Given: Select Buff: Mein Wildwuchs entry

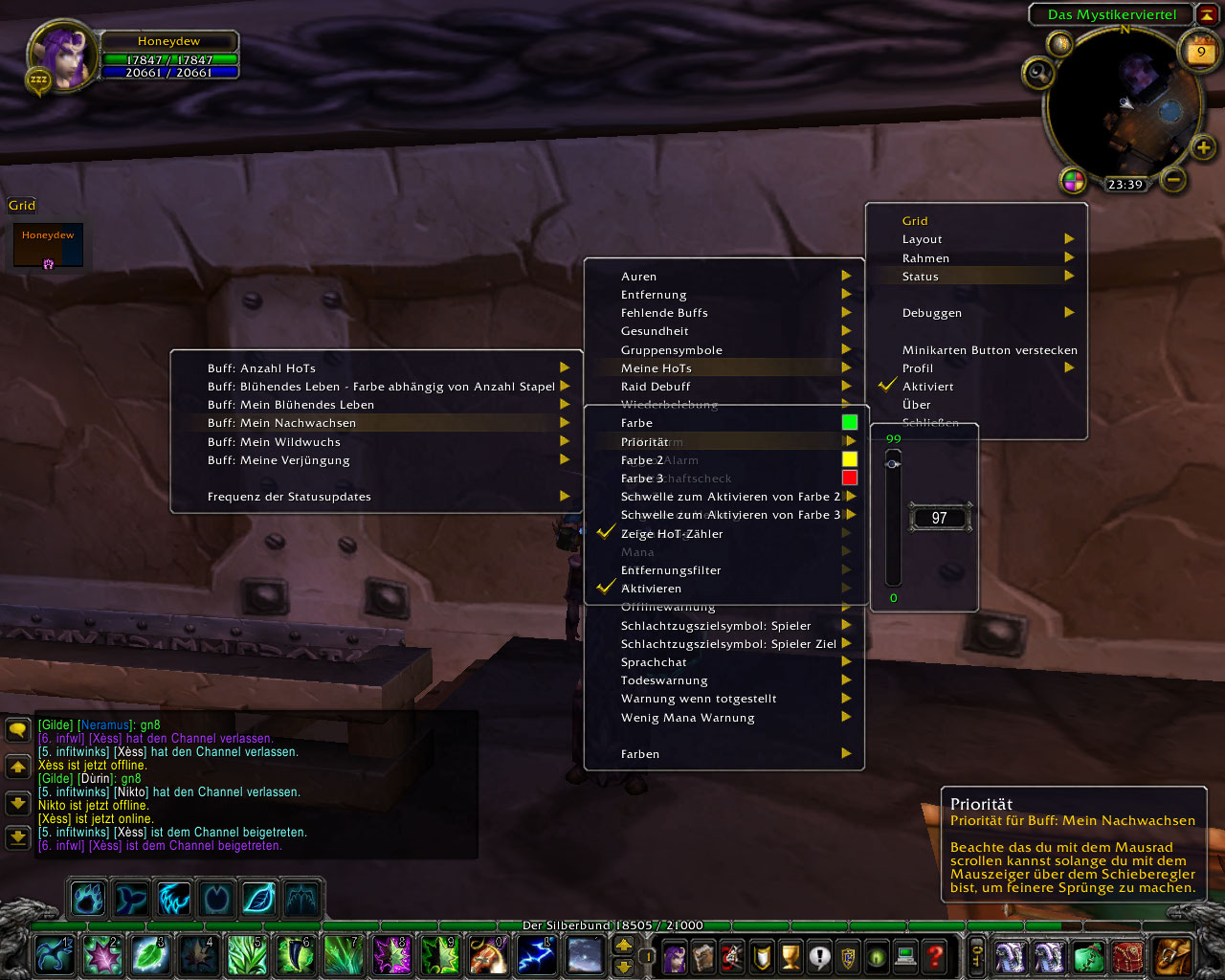Looking at the screenshot, I should 274,442.
